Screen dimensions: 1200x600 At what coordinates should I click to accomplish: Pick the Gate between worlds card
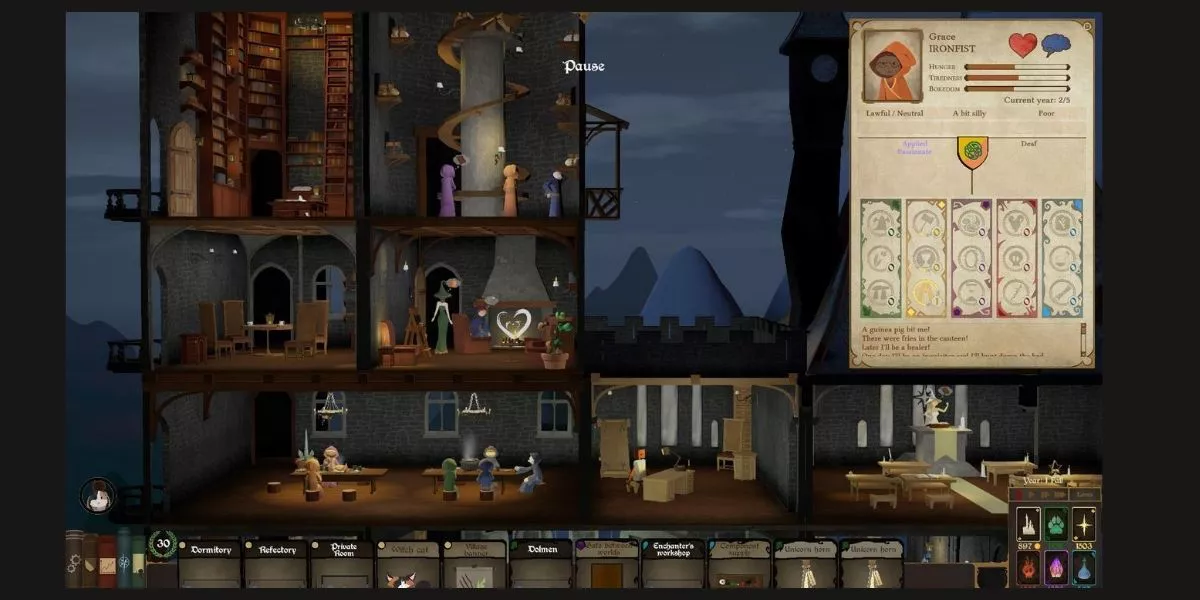[606, 564]
